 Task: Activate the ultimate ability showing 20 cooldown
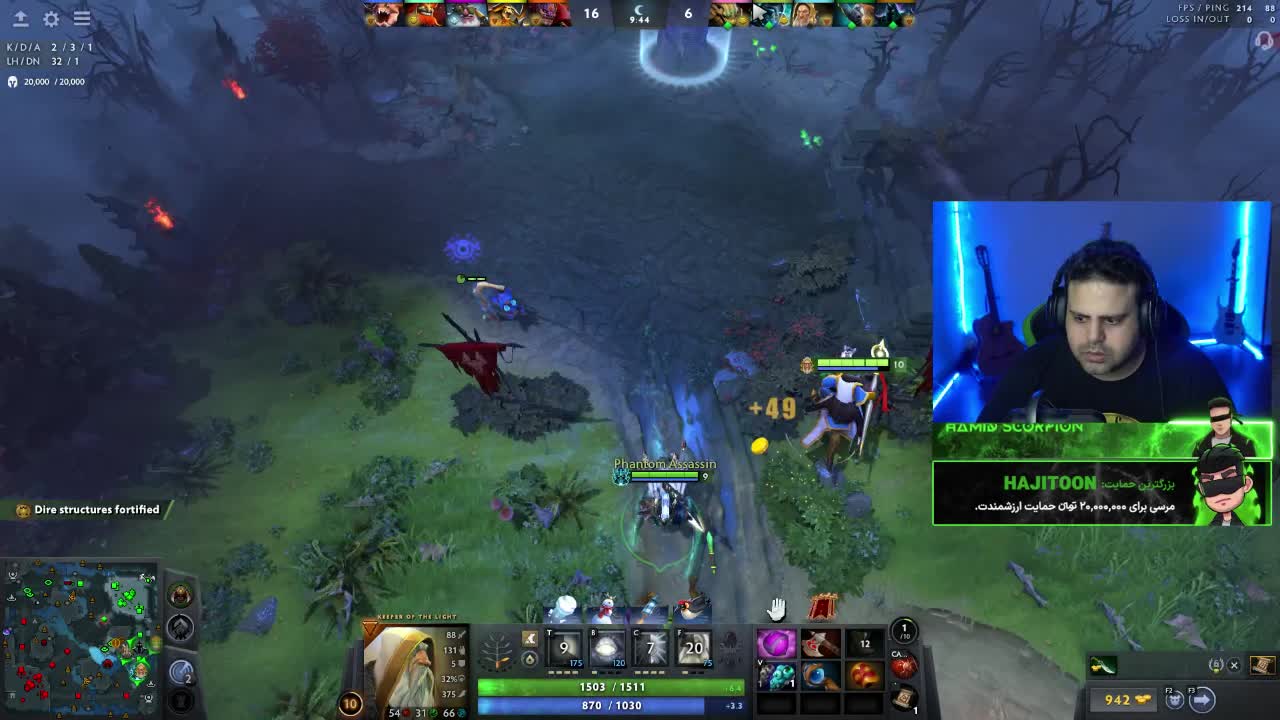point(693,649)
